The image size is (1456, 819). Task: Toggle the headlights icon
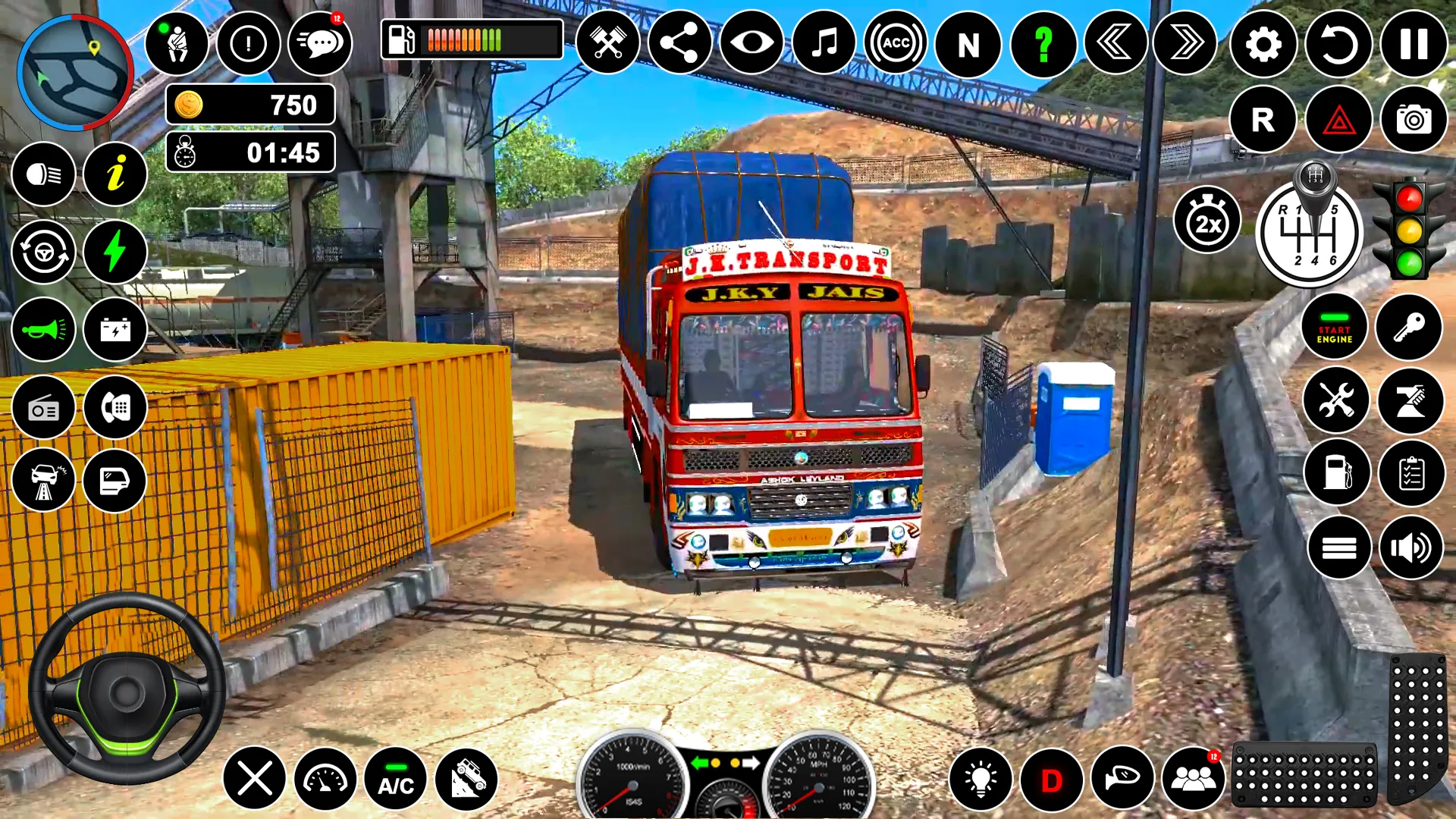coord(43,174)
